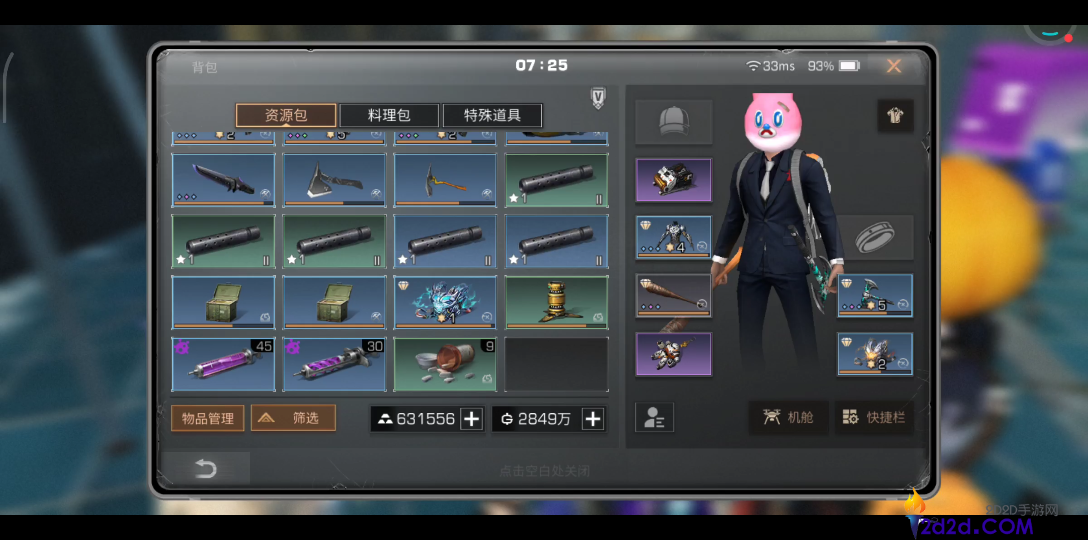Select the combat knife in inventory

(x=223, y=179)
